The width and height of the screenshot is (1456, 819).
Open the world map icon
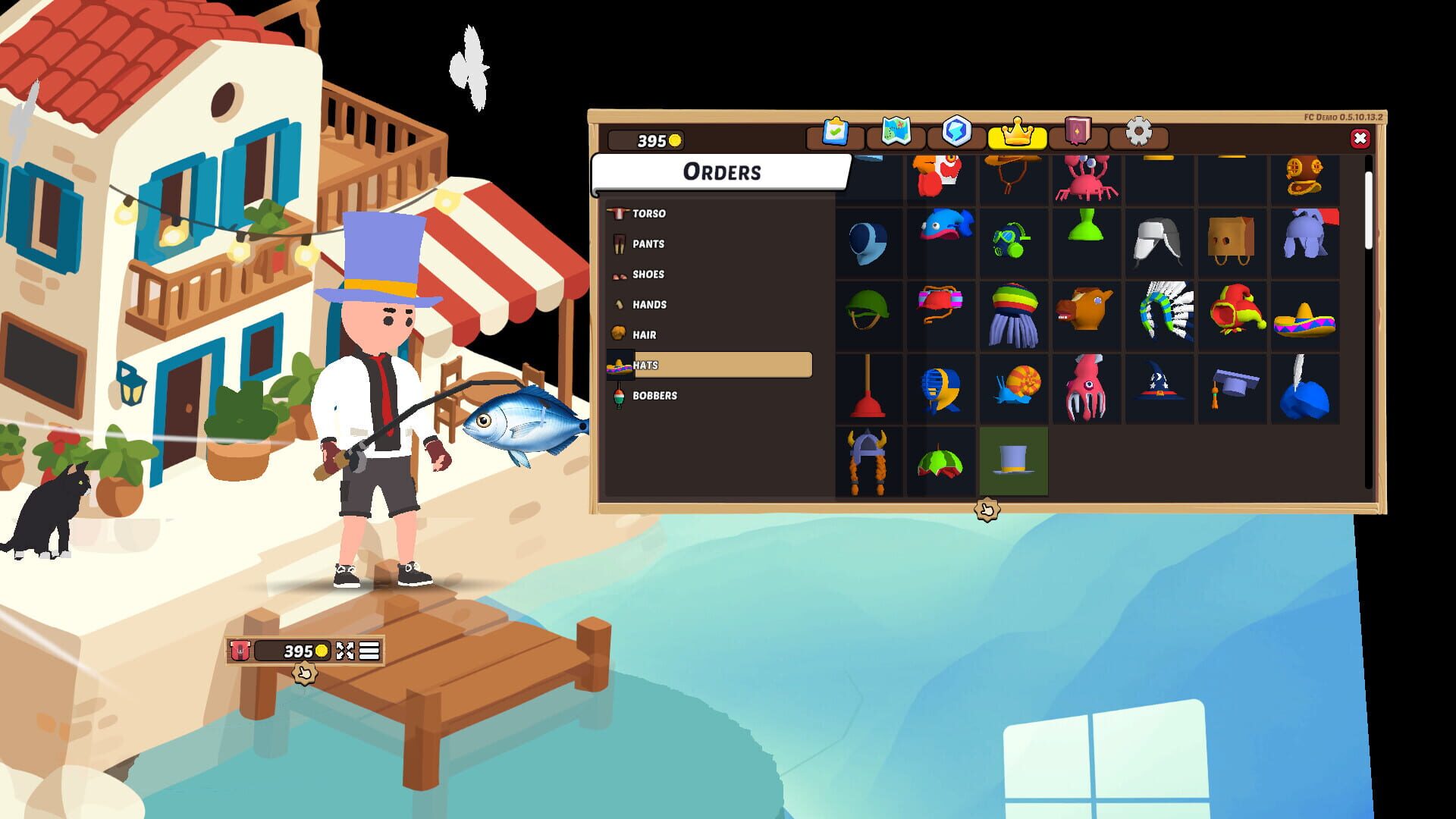[896, 133]
